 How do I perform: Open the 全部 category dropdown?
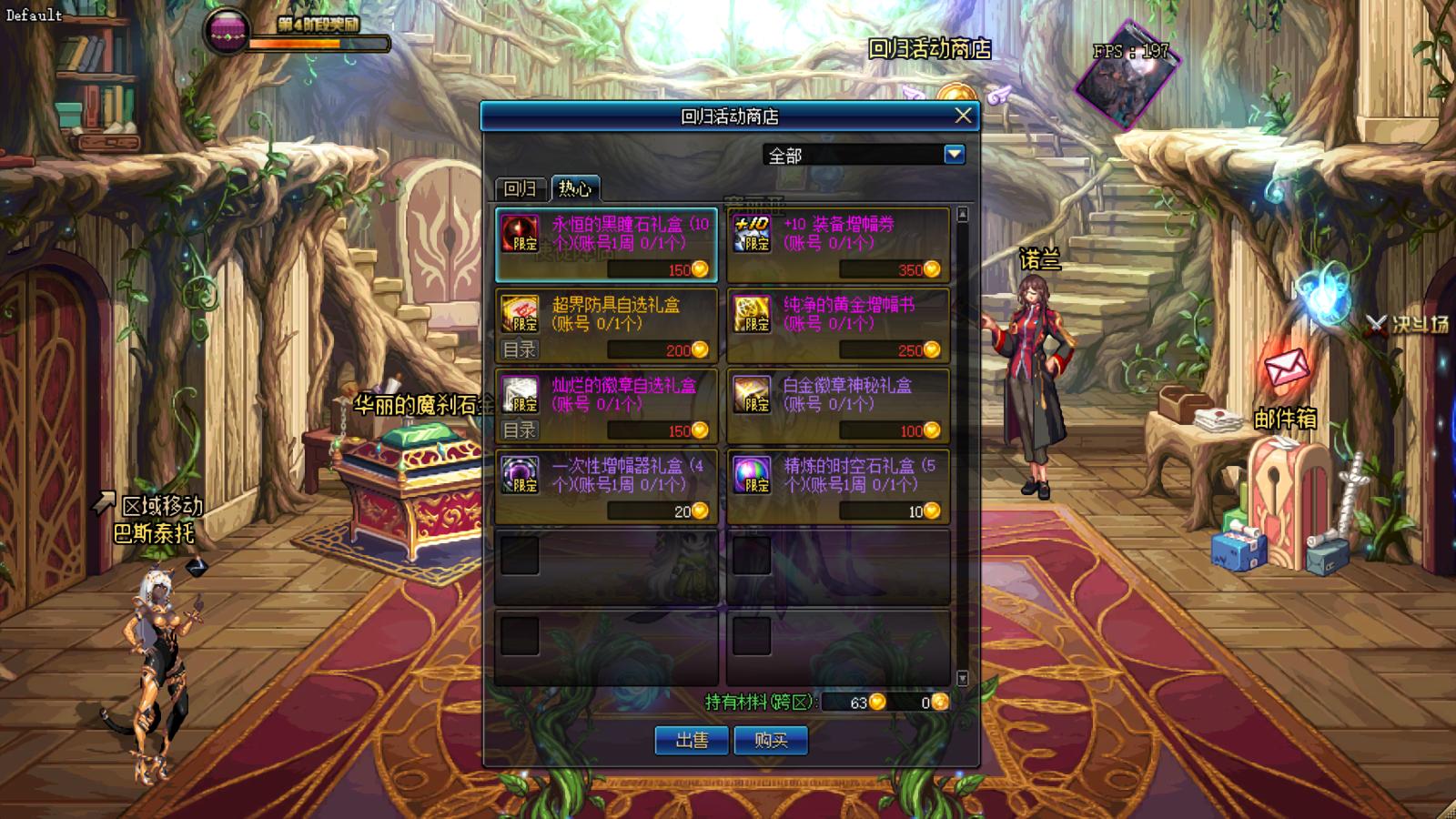(x=954, y=155)
